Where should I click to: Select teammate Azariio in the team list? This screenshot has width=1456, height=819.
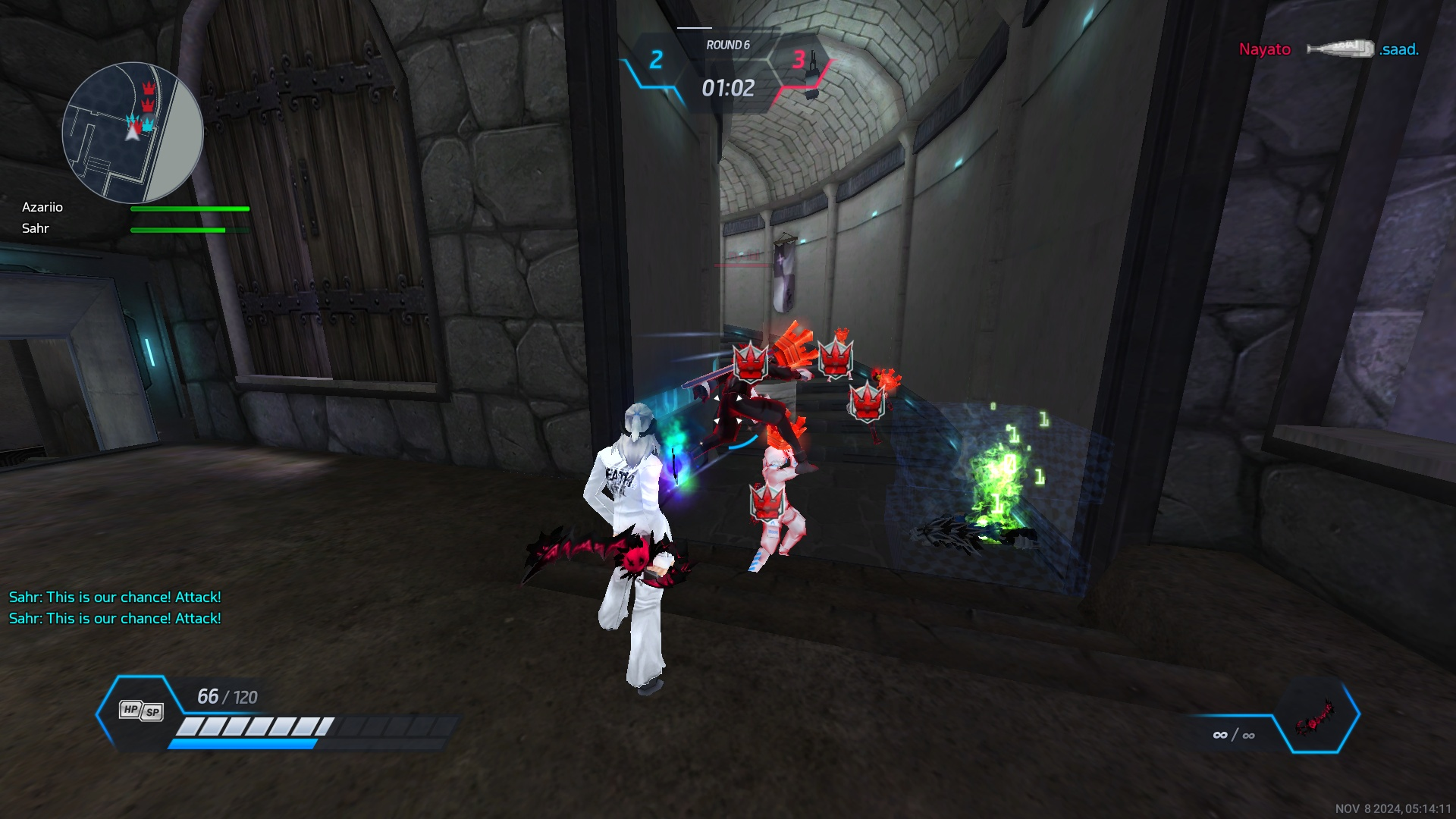(42, 207)
